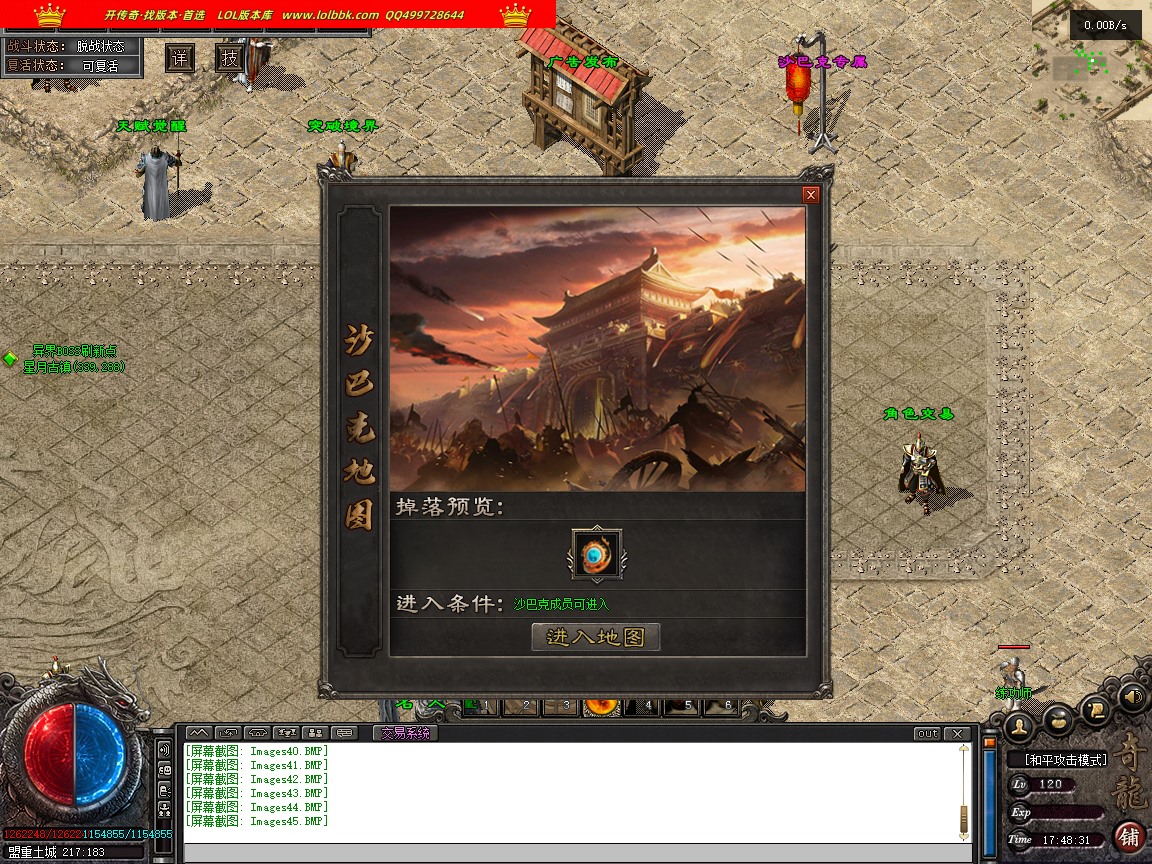
Task: Open the red 铺 shop button
Action: coord(1129,836)
